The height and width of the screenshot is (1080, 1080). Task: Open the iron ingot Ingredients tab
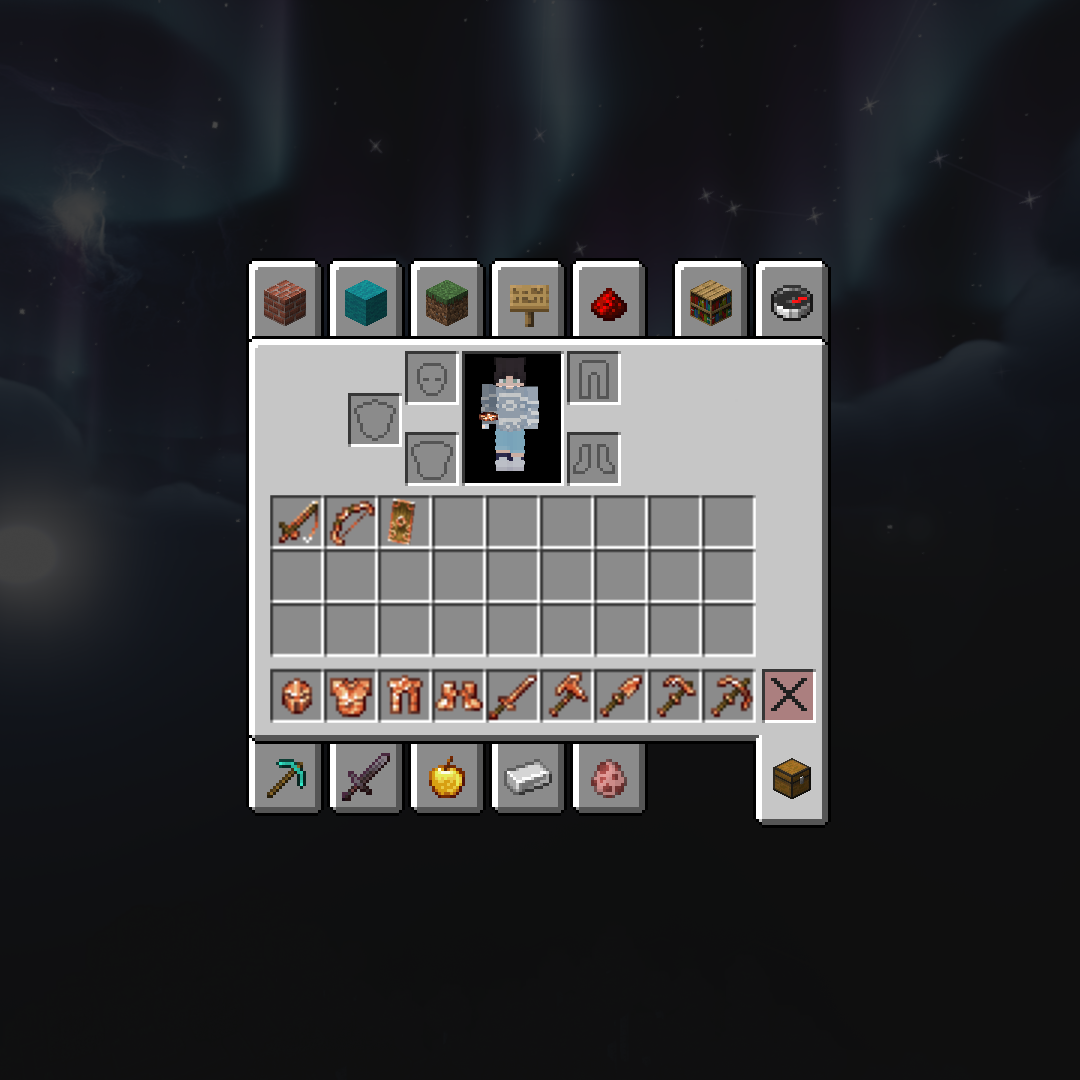coord(528,777)
